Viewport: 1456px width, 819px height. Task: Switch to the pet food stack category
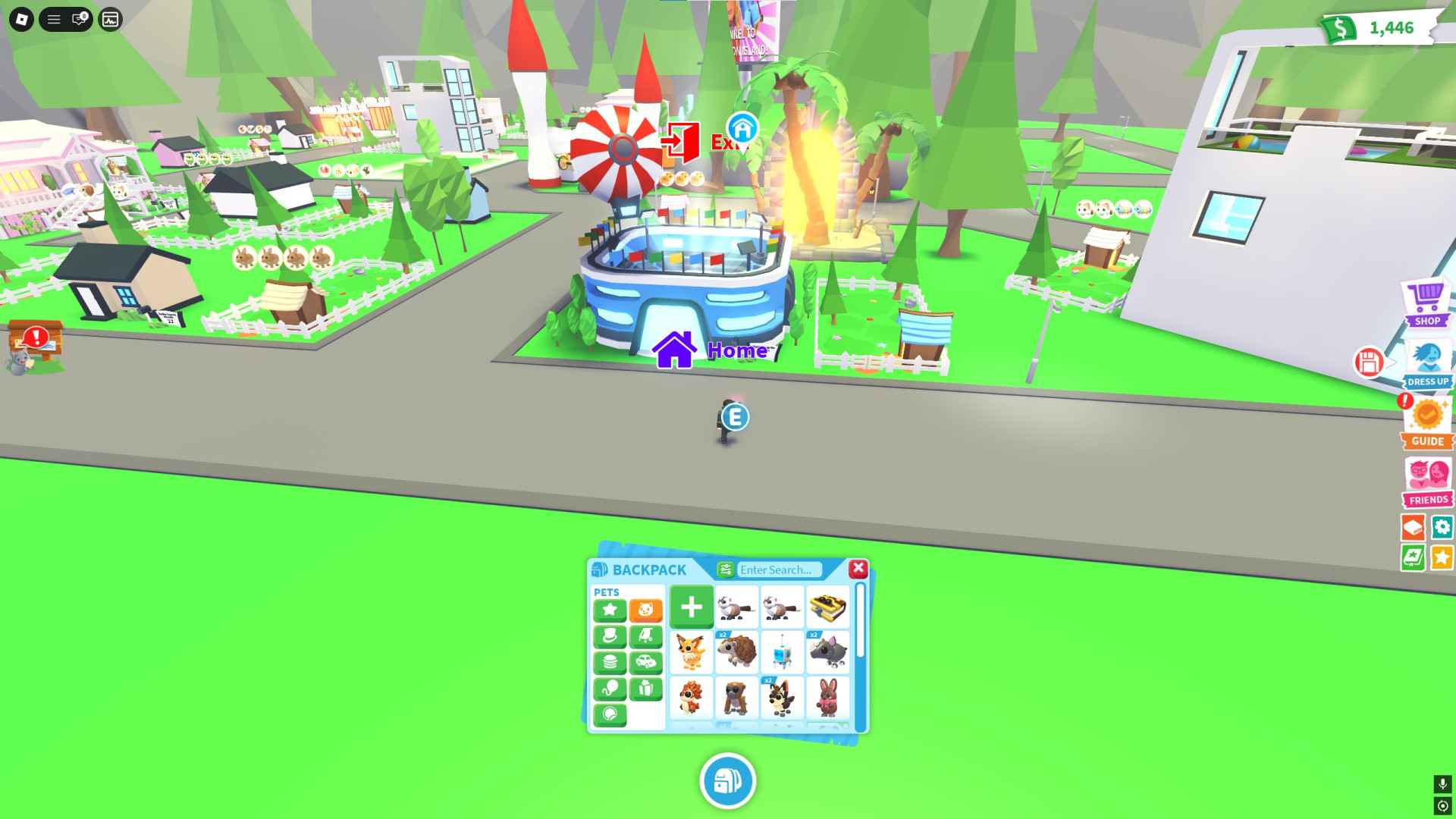coord(610,661)
